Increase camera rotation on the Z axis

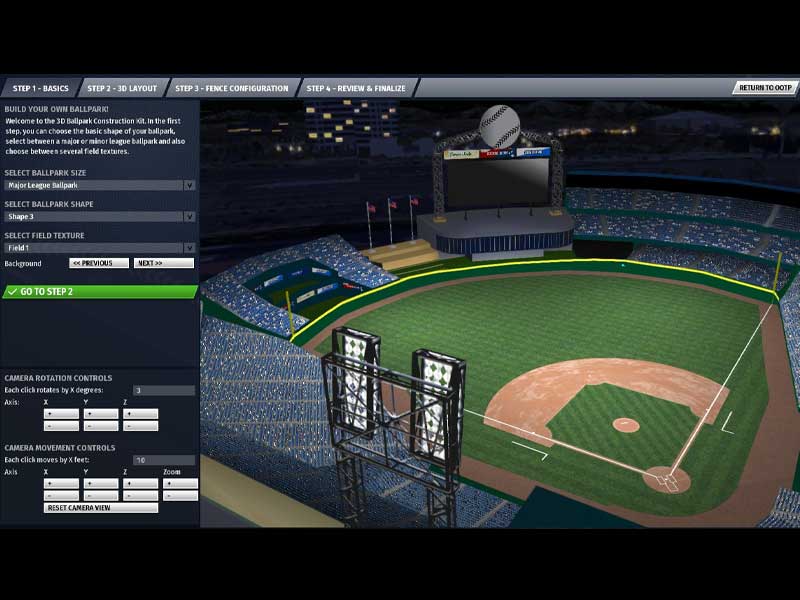click(x=141, y=413)
